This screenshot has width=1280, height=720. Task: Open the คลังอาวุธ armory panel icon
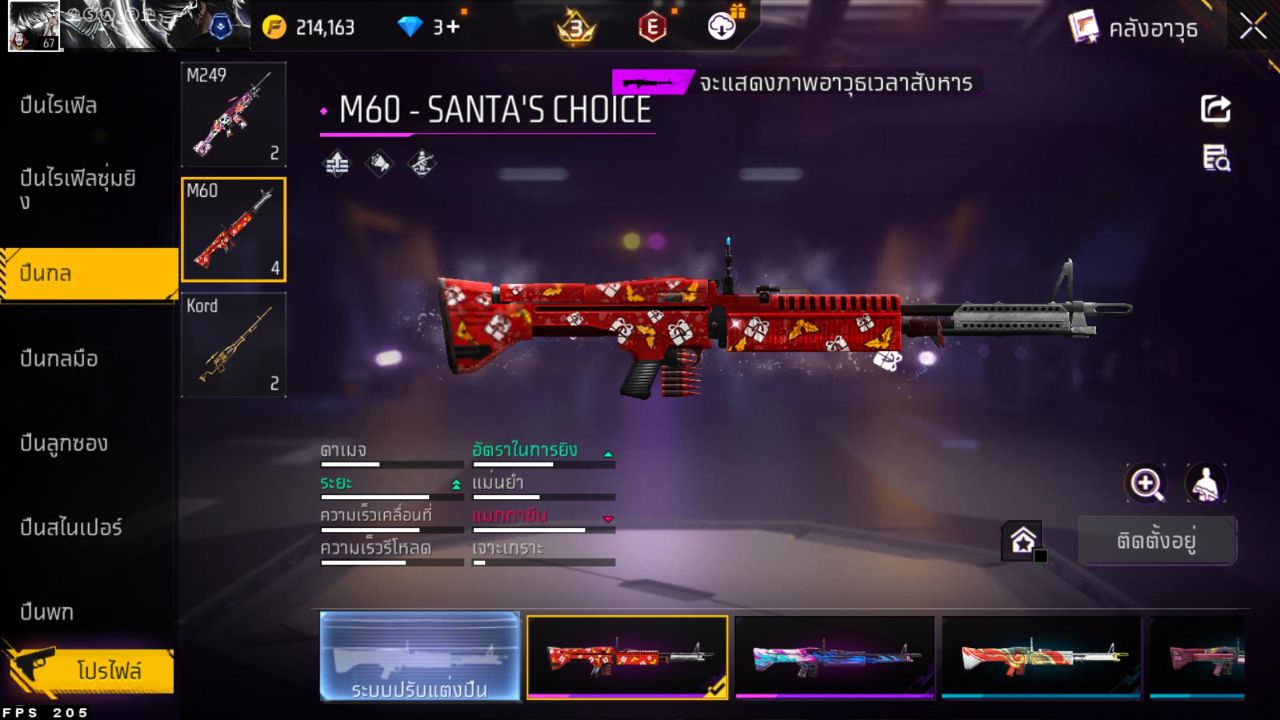tap(1085, 27)
